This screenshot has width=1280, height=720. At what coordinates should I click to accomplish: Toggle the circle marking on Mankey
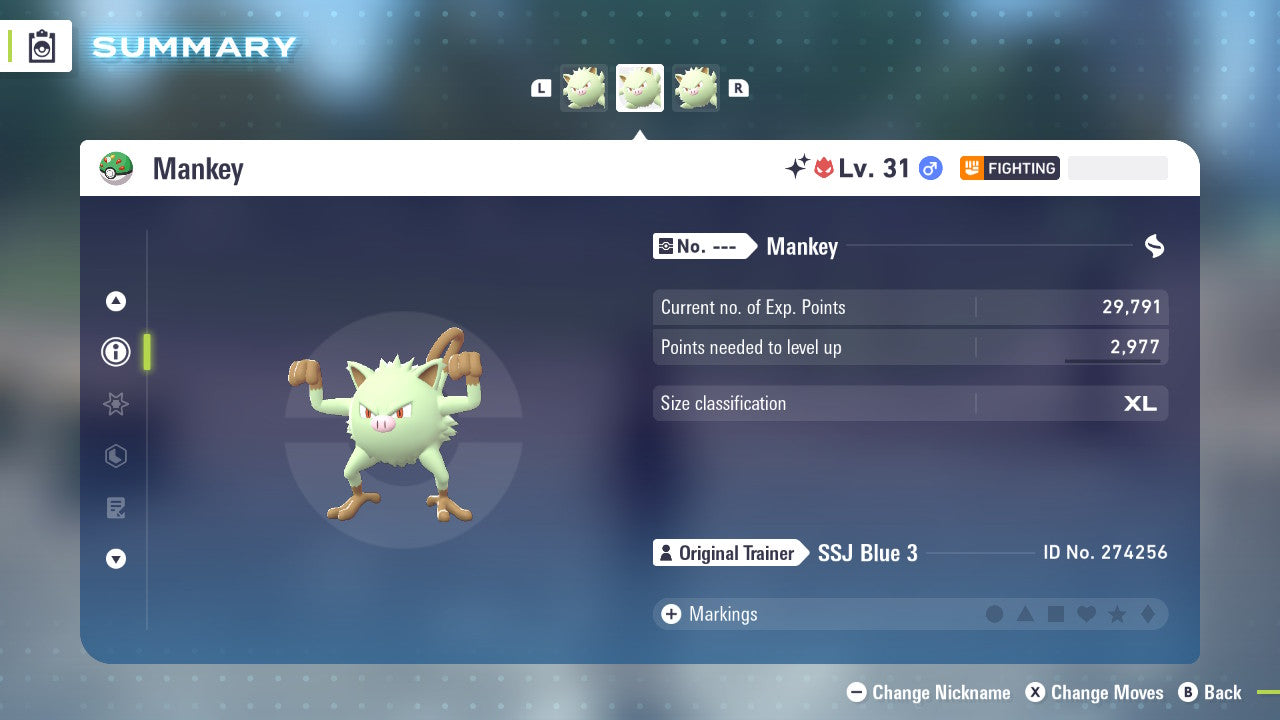pos(995,614)
